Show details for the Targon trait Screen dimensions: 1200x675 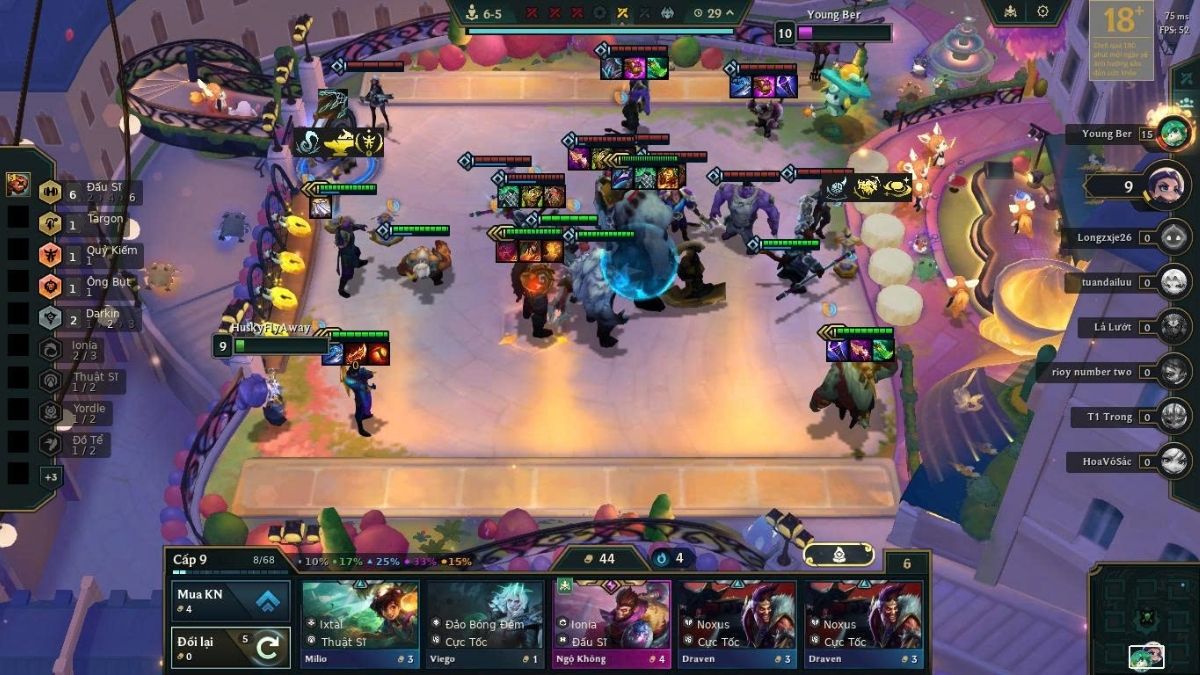point(88,223)
